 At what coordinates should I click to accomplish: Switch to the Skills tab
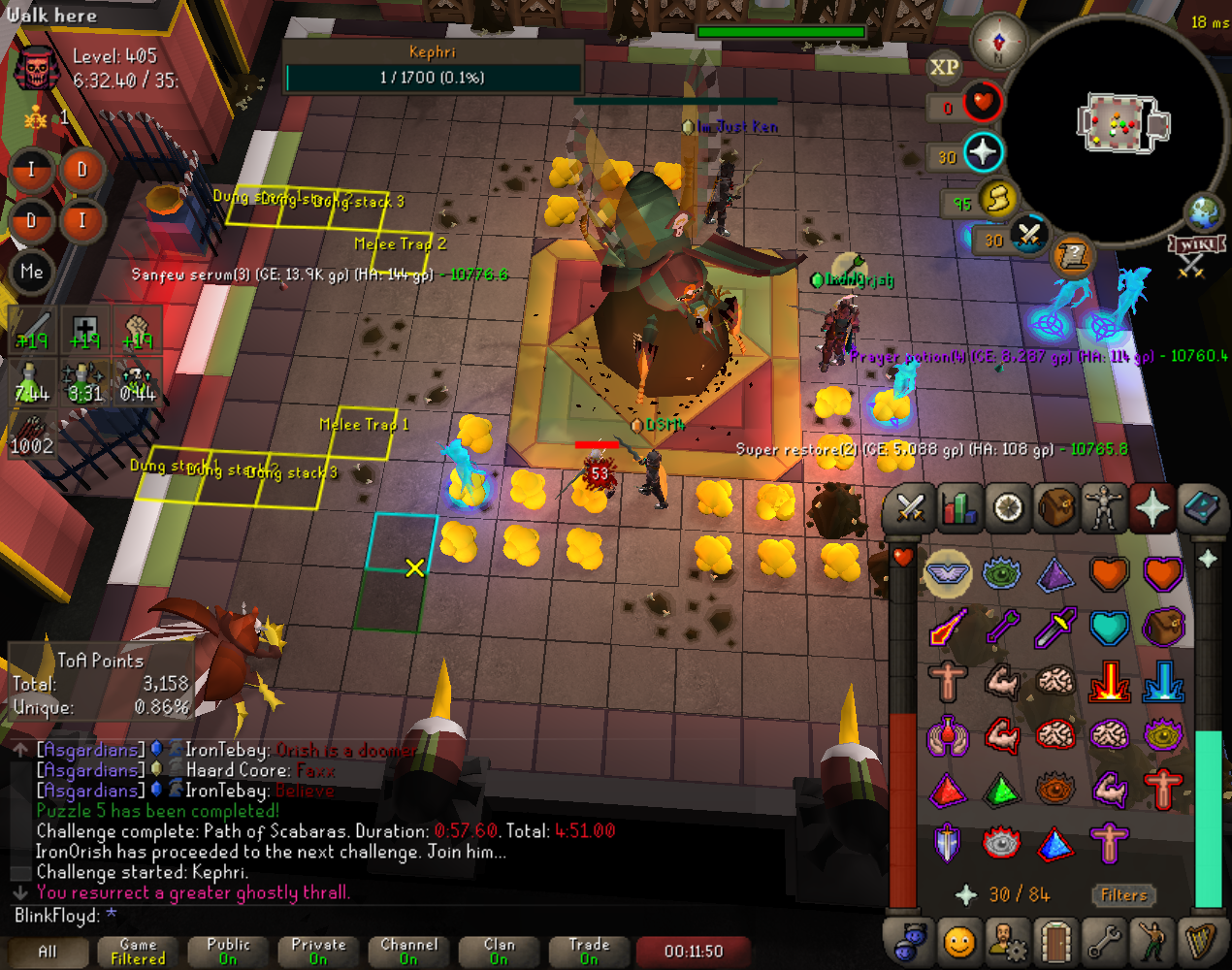958,508
